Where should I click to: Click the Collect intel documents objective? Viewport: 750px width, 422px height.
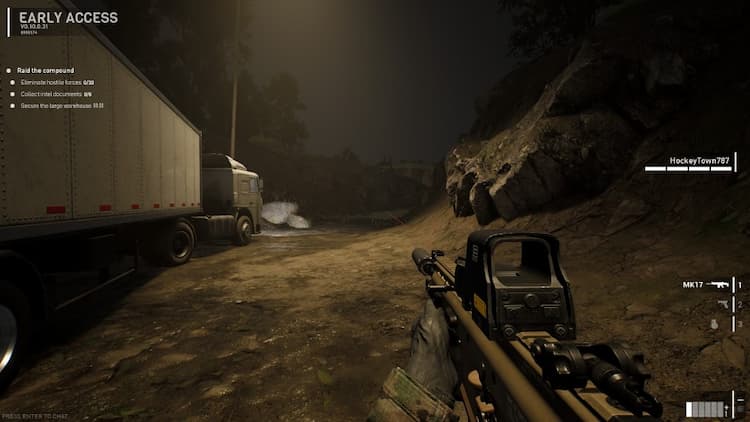(56, 93)
